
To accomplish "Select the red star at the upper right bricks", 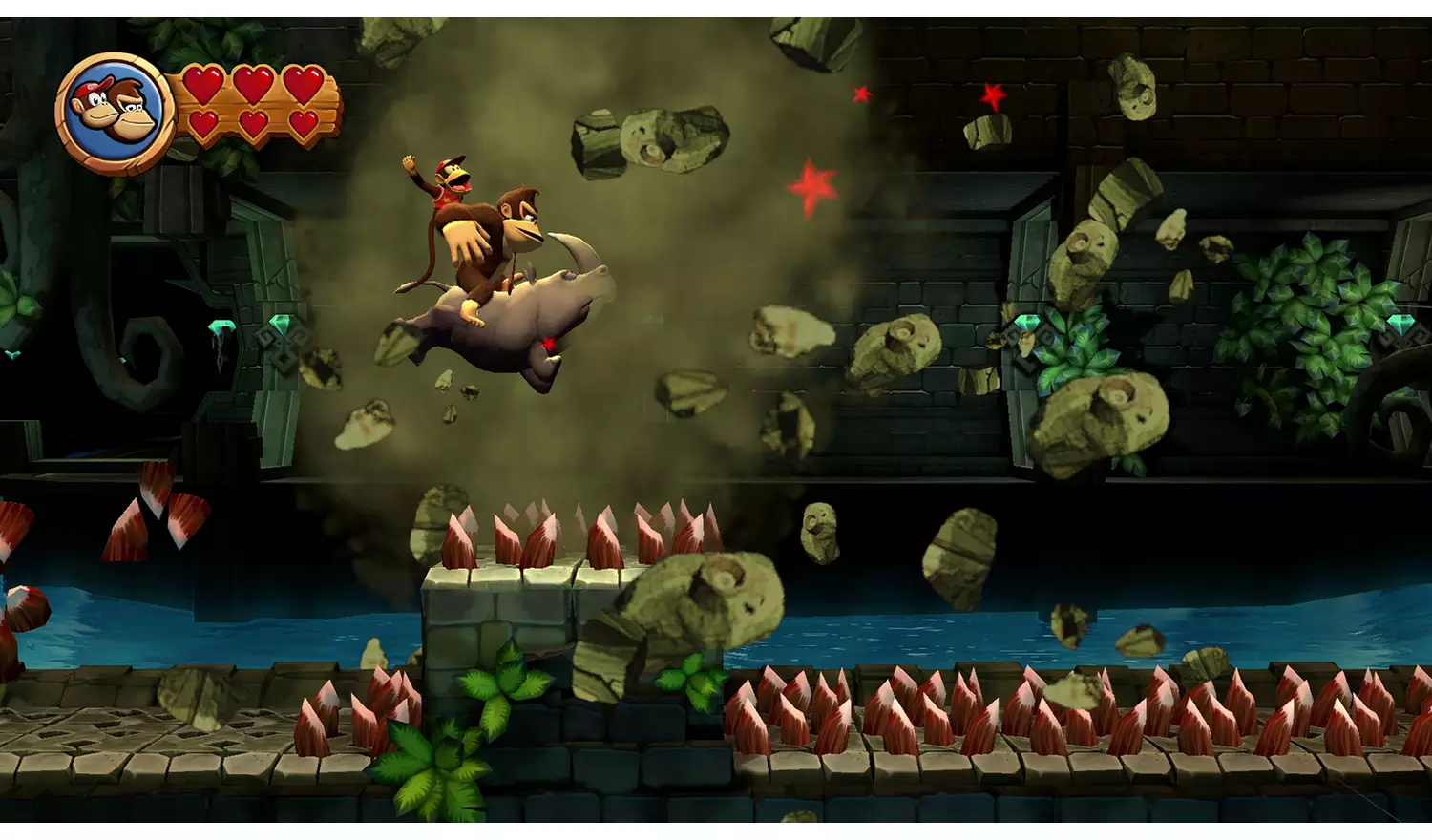I will [991, 95].
